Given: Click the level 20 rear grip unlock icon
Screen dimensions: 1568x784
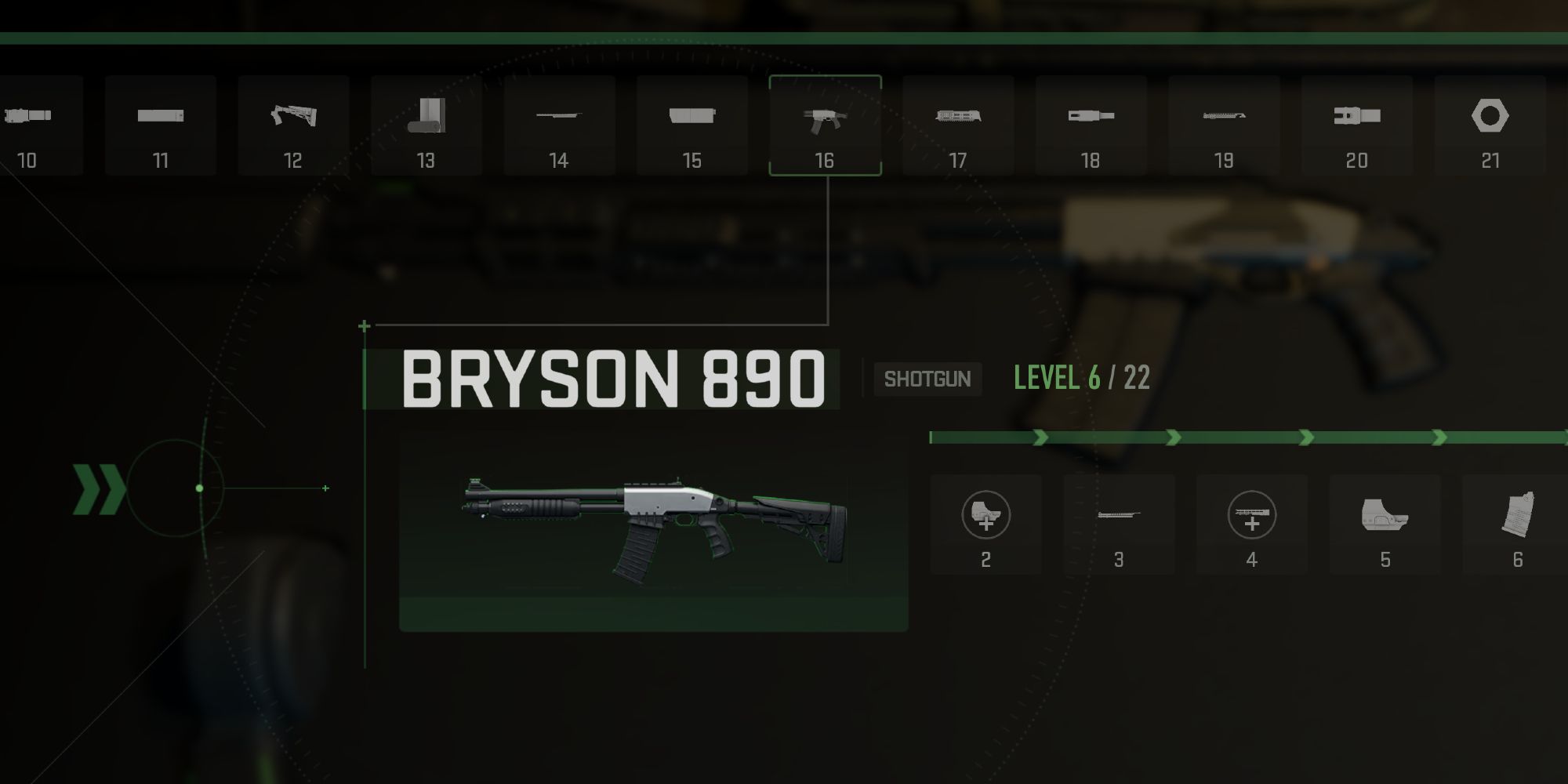Looking at the screenshot, I should point(1356,118).
